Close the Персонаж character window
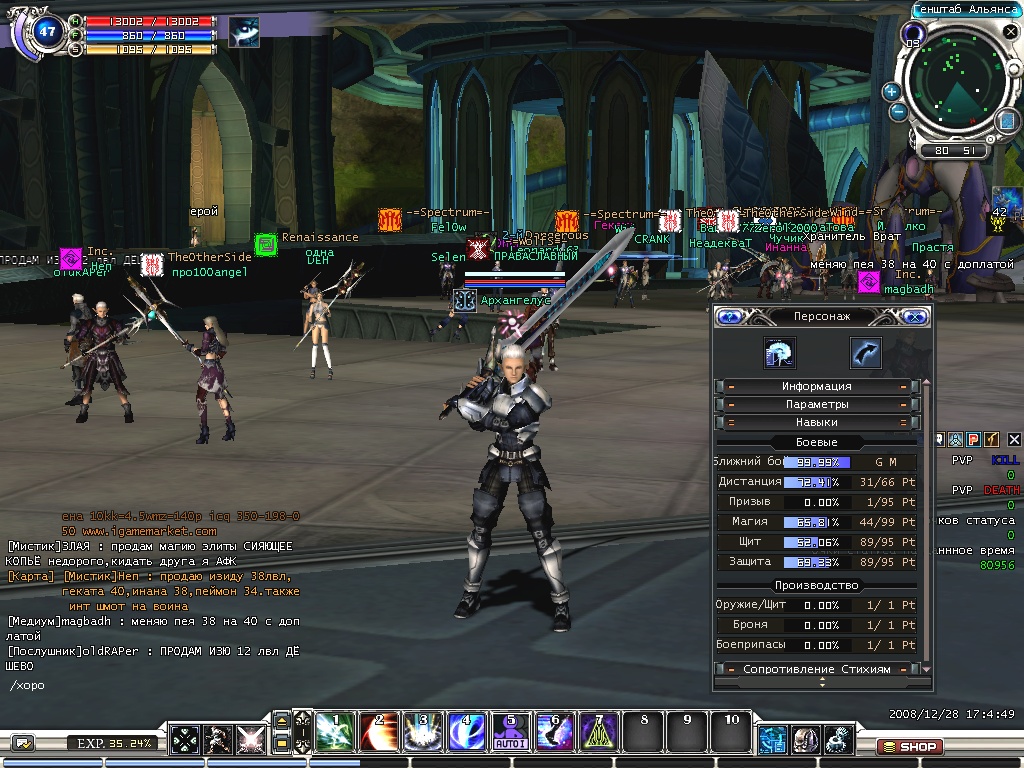 [913, 317]
